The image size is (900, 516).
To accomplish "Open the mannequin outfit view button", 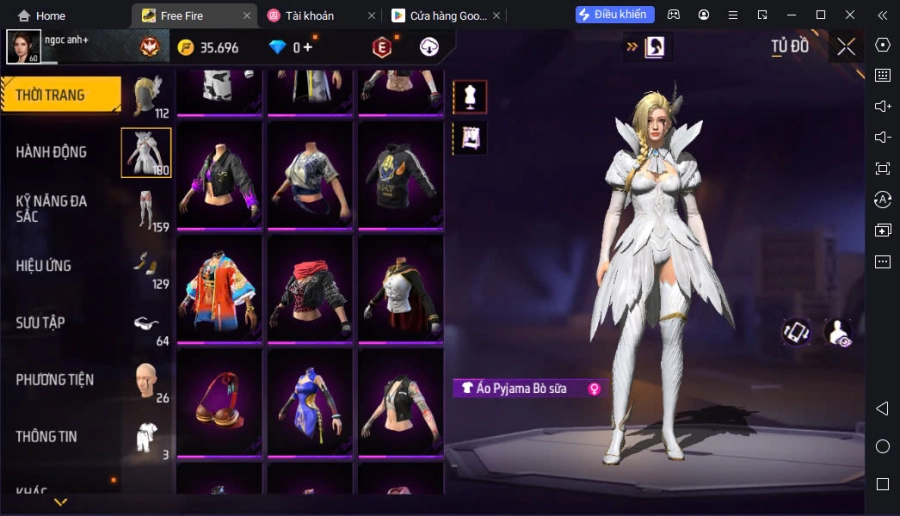I will pyautogui.click(x=470, y=97).
